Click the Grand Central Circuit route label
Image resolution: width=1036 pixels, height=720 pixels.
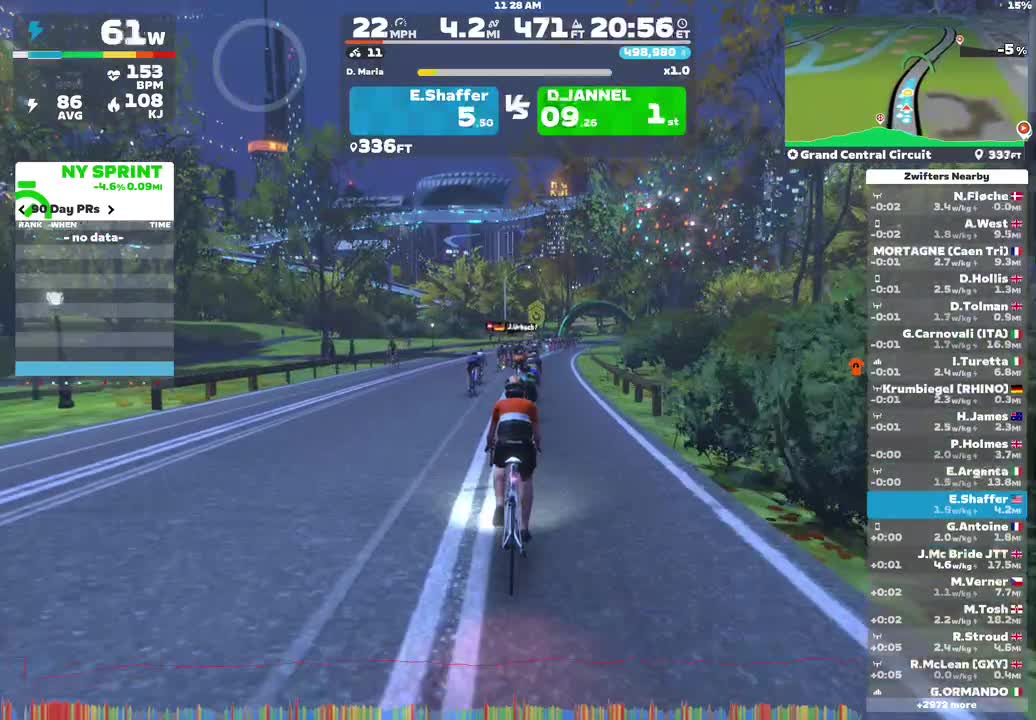point(866,155)
